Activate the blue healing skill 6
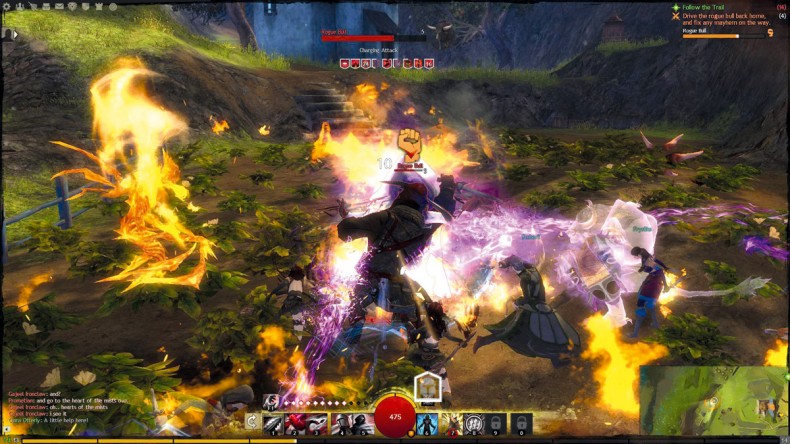Viewport: 790px width, 444px height. [427, 423]
